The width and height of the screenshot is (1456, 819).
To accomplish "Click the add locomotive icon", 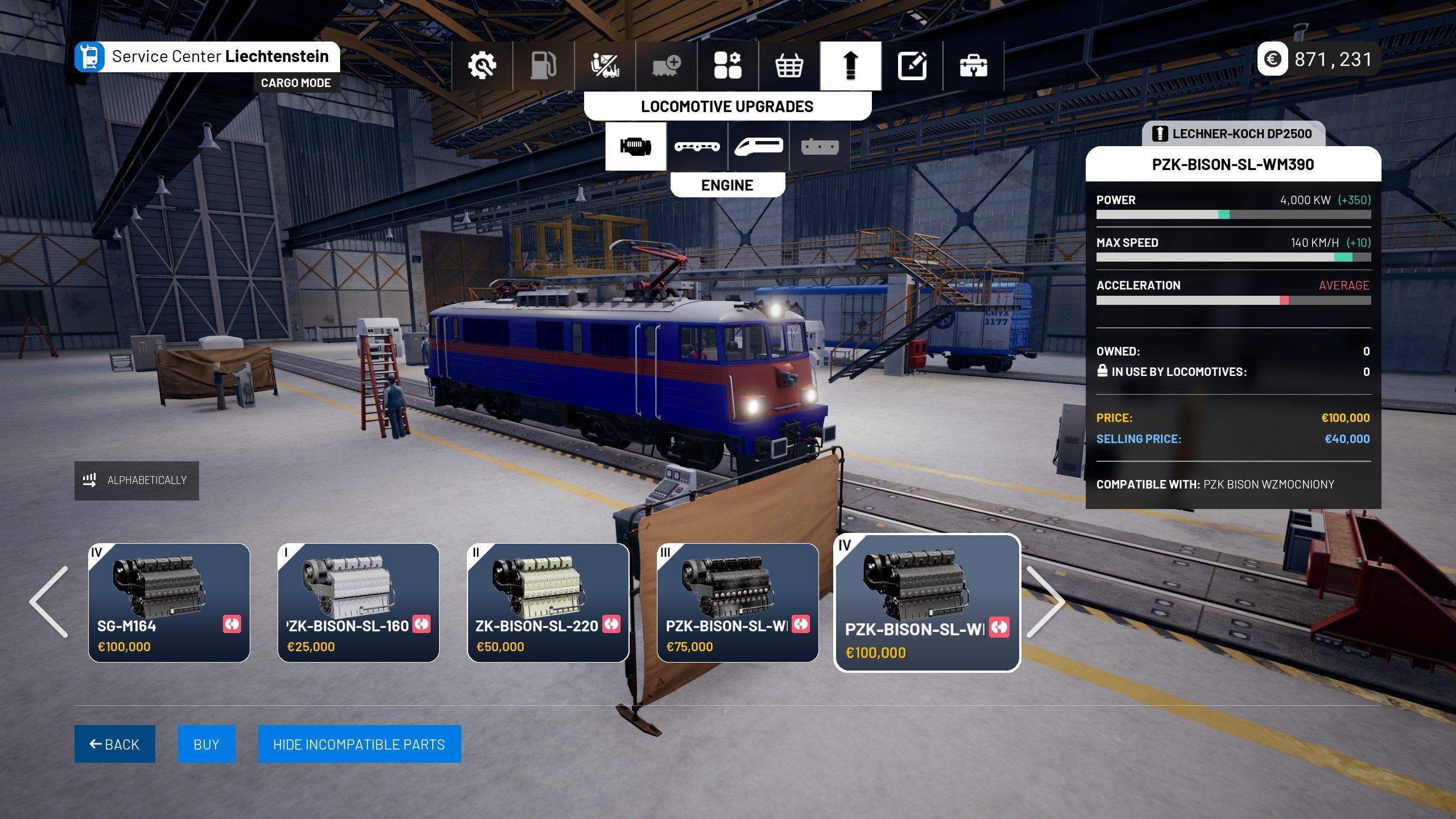I will click(x=667, y=65).
